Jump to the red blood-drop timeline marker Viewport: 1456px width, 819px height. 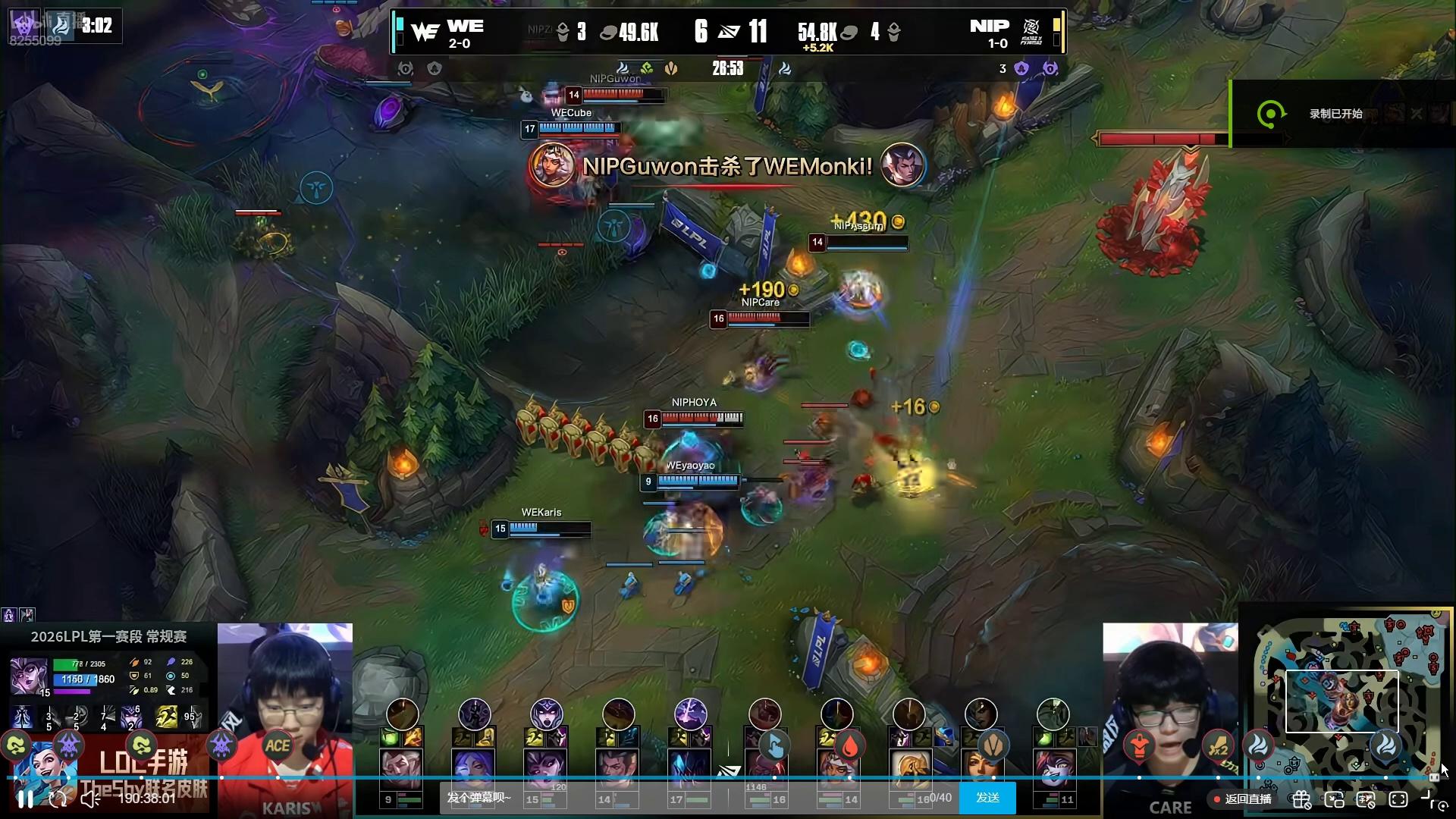click(x=849, y=746)
